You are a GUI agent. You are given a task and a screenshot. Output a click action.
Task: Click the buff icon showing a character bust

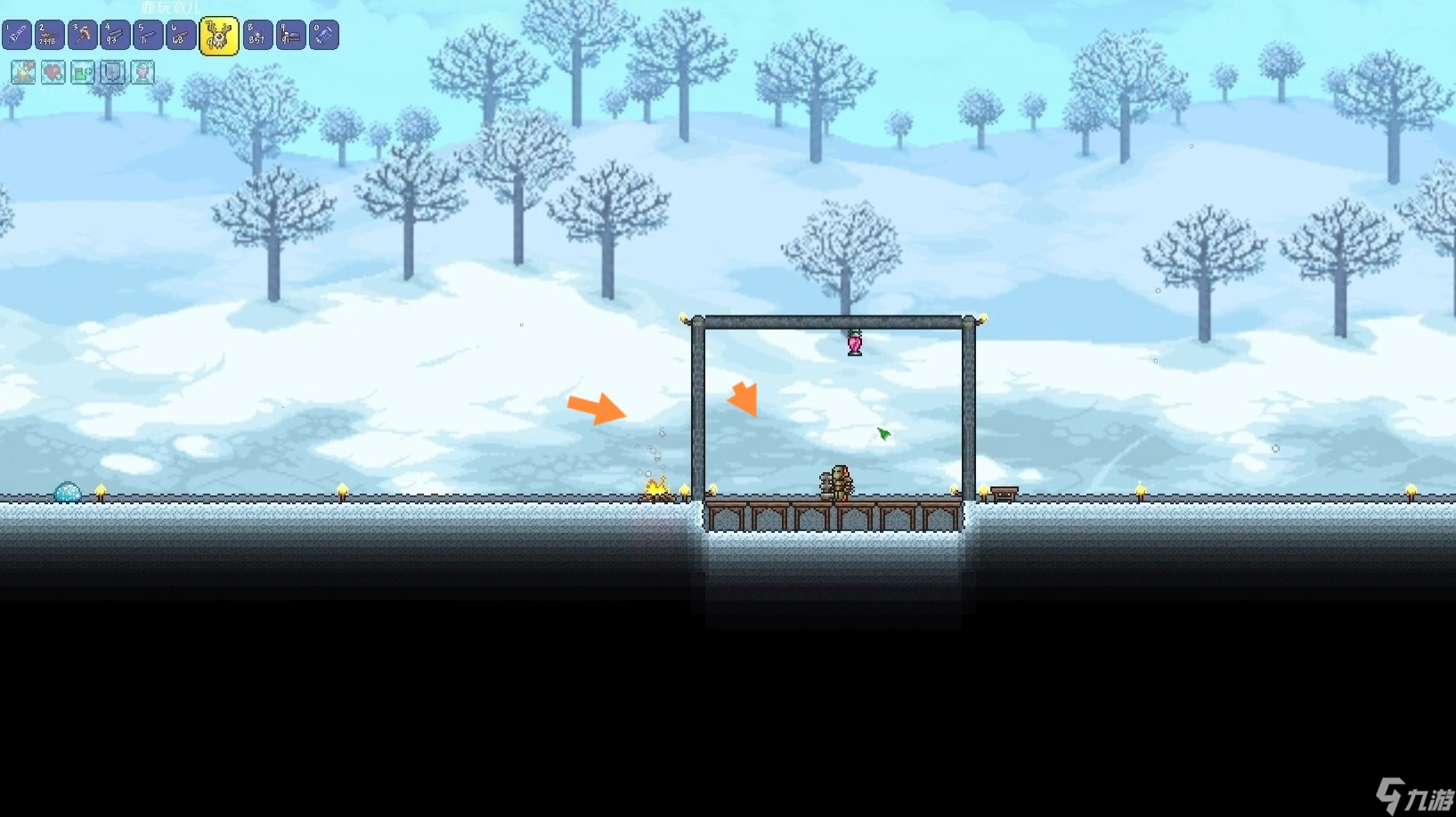point(142,72)
